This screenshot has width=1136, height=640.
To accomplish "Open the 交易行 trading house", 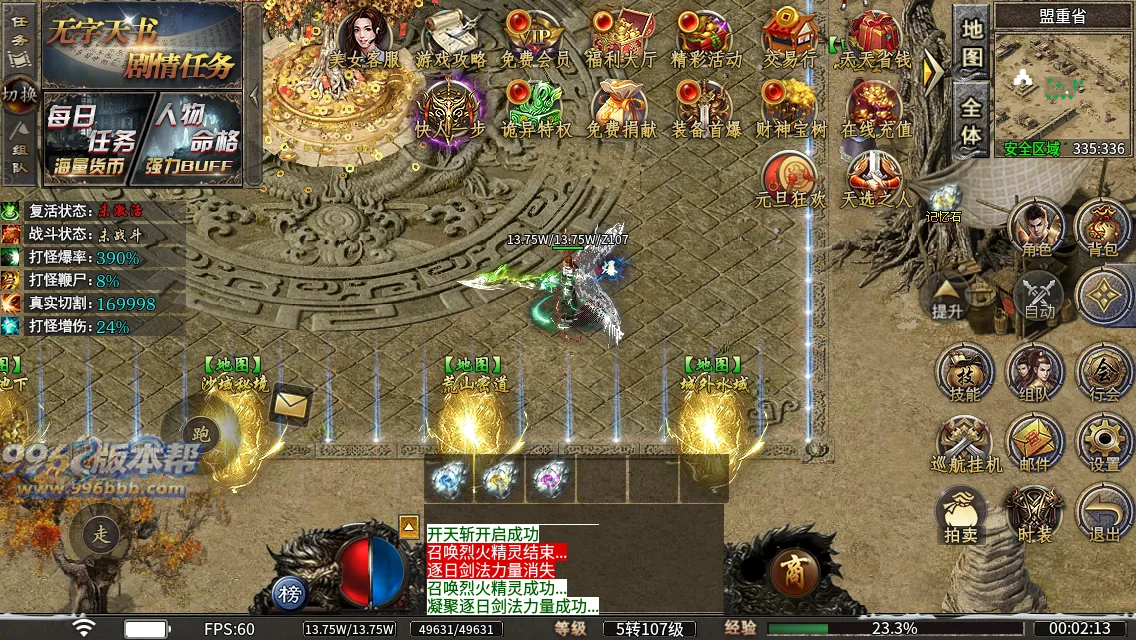I will pos(790,36).
